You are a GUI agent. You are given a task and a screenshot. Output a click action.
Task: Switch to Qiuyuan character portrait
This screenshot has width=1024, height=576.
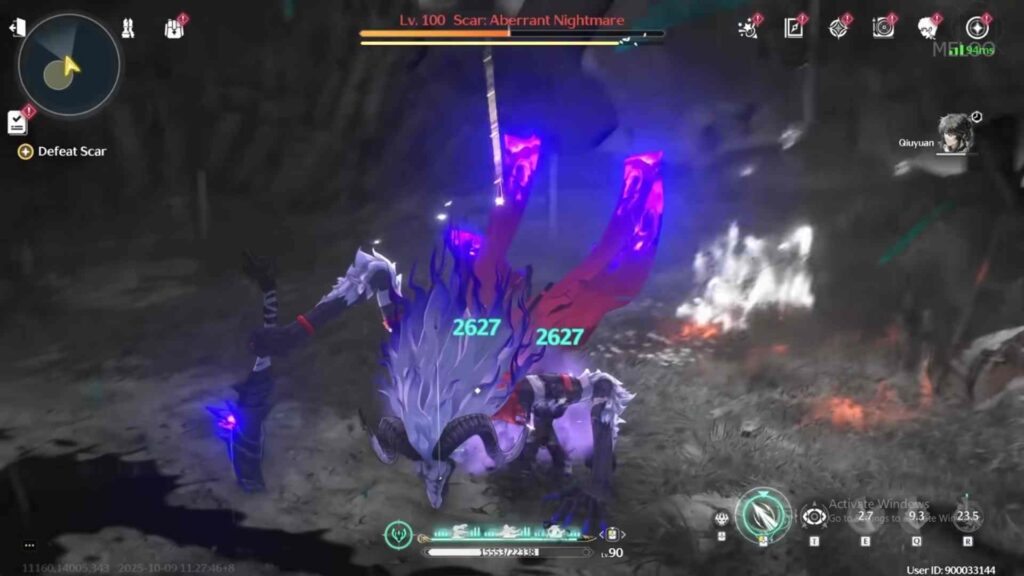click(955, 133)
